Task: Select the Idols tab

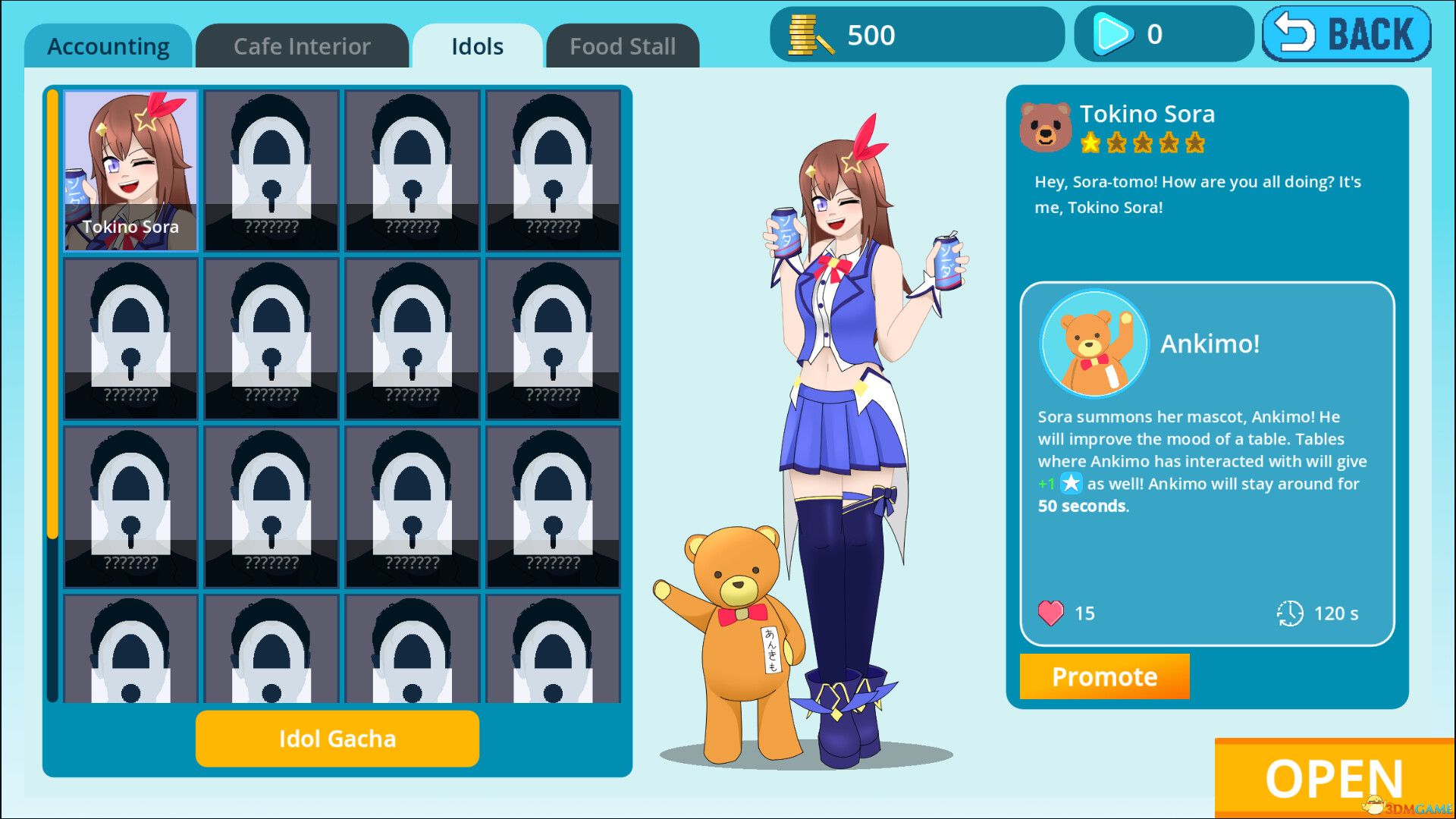Action: coord(475,45)
